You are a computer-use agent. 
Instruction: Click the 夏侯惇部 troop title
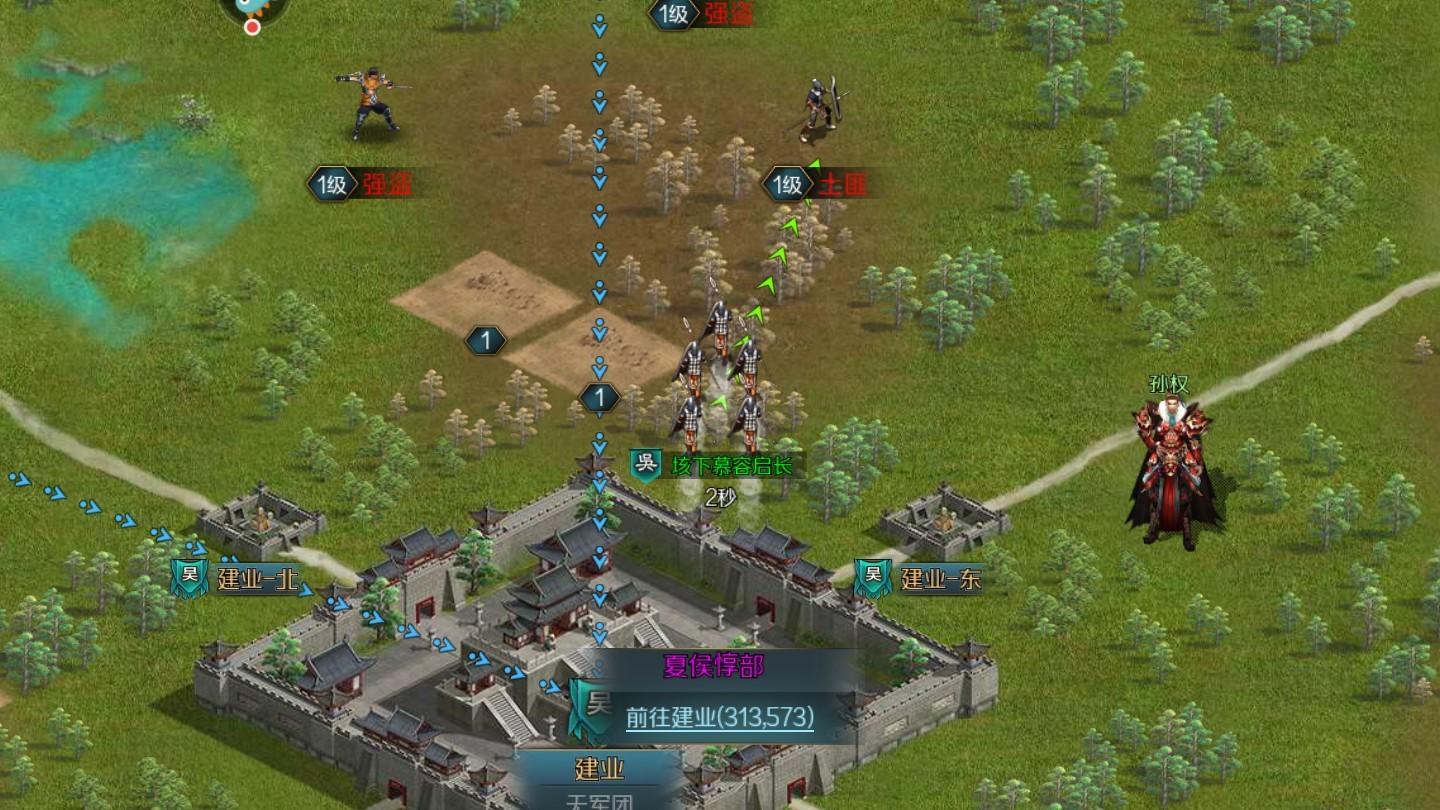tap(713, 667)
